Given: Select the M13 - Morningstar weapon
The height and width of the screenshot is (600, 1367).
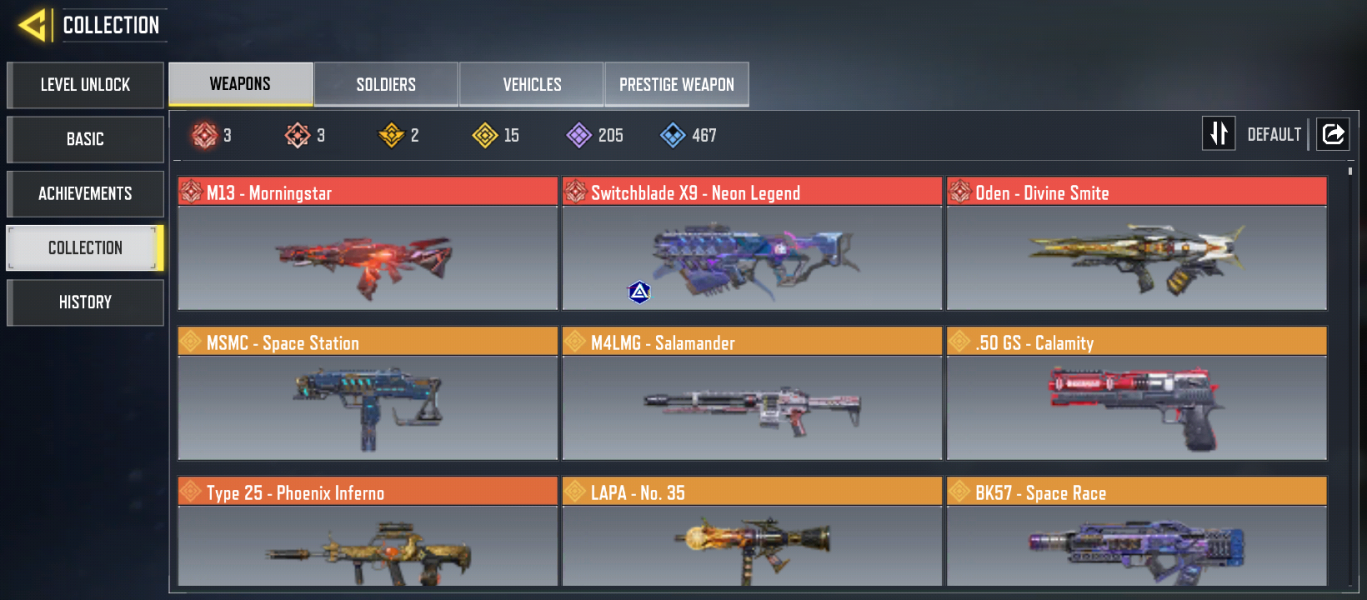Looking at the screenshot, I should (x=368, y=255).
